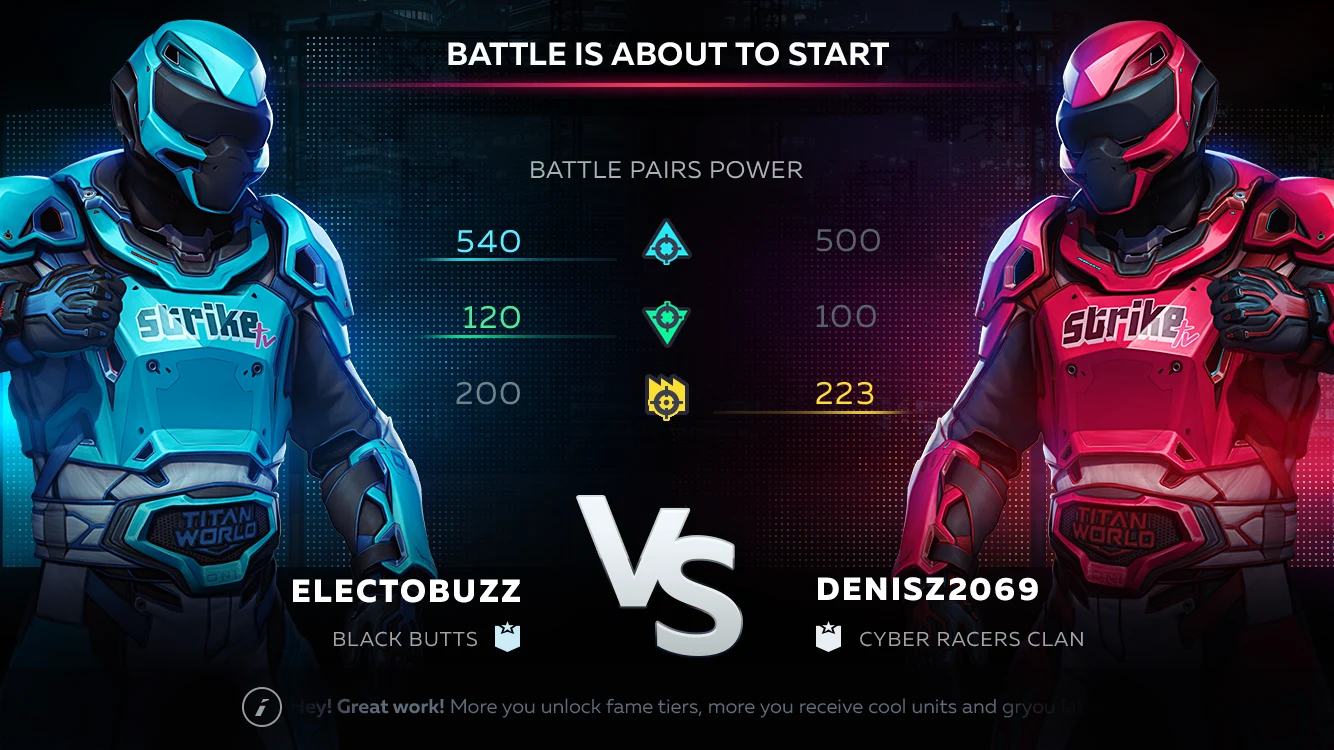Select player name ELECTOBUZZ
The width and height of the screenshot is (1334, 750).
(406, 591)
